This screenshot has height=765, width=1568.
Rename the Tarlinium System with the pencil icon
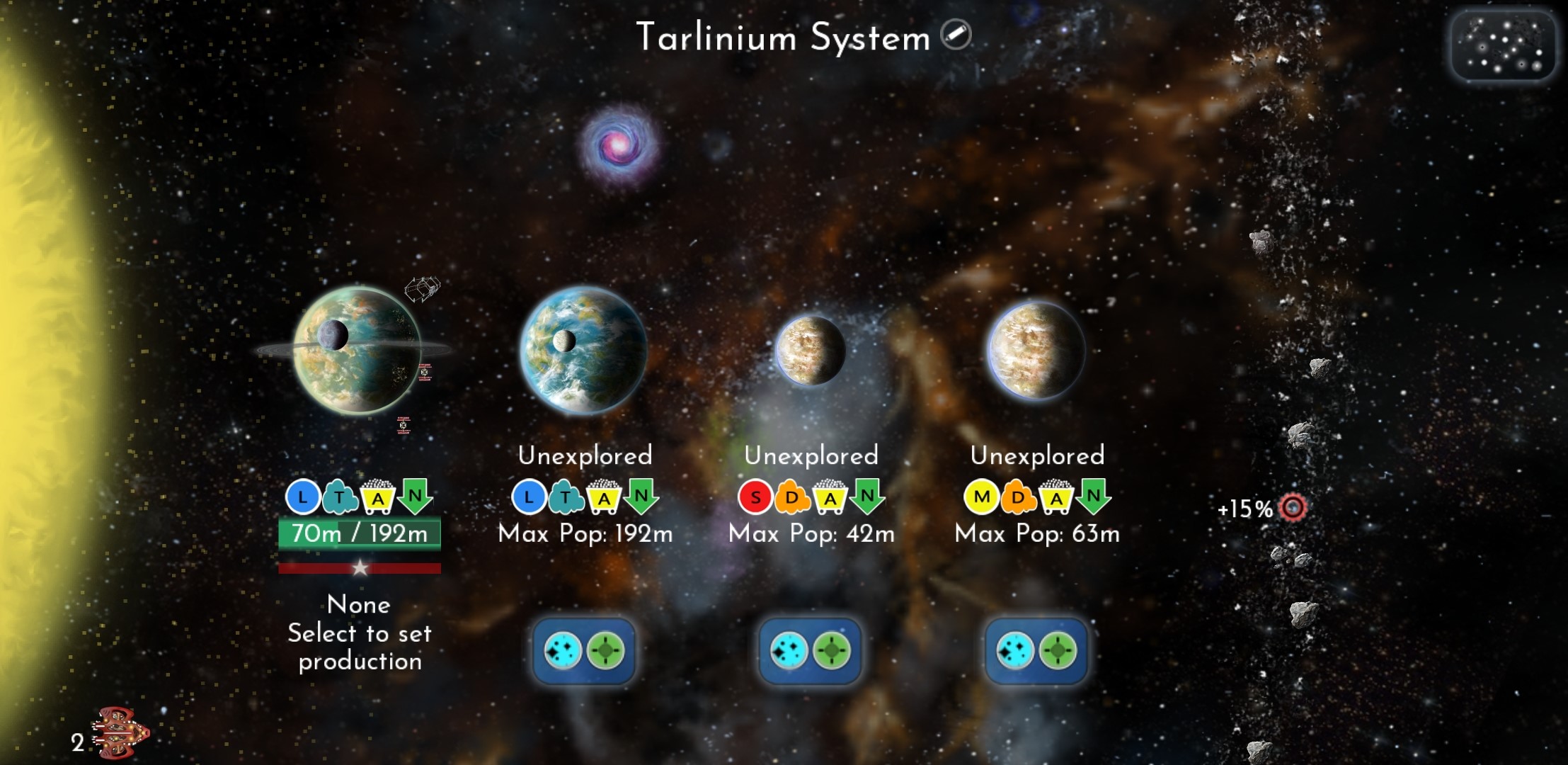click(x=956, y=35)
